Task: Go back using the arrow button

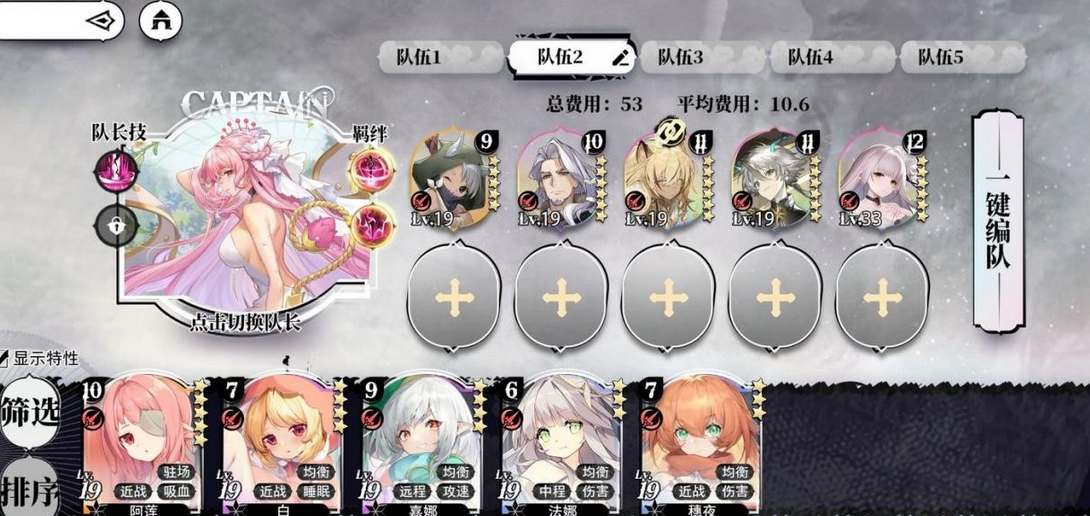Action: click(100, 20)
